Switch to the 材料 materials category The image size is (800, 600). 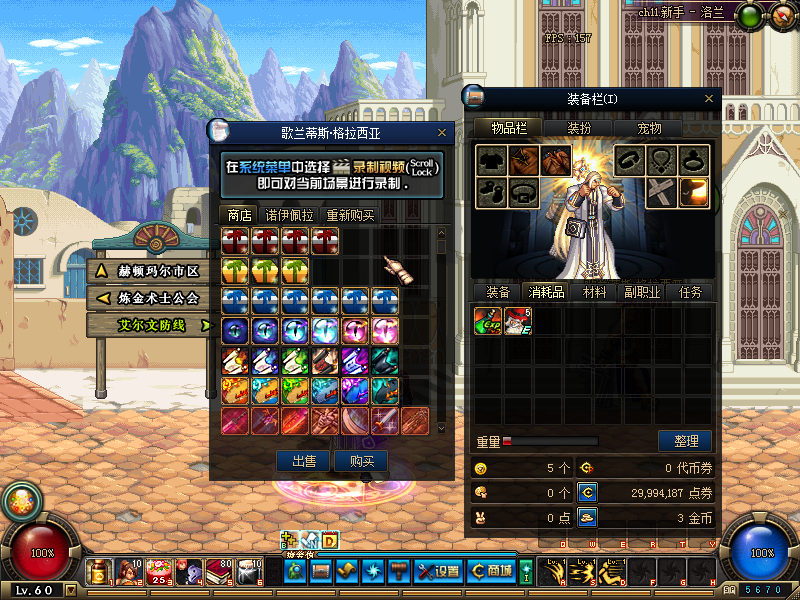[595, 292]
